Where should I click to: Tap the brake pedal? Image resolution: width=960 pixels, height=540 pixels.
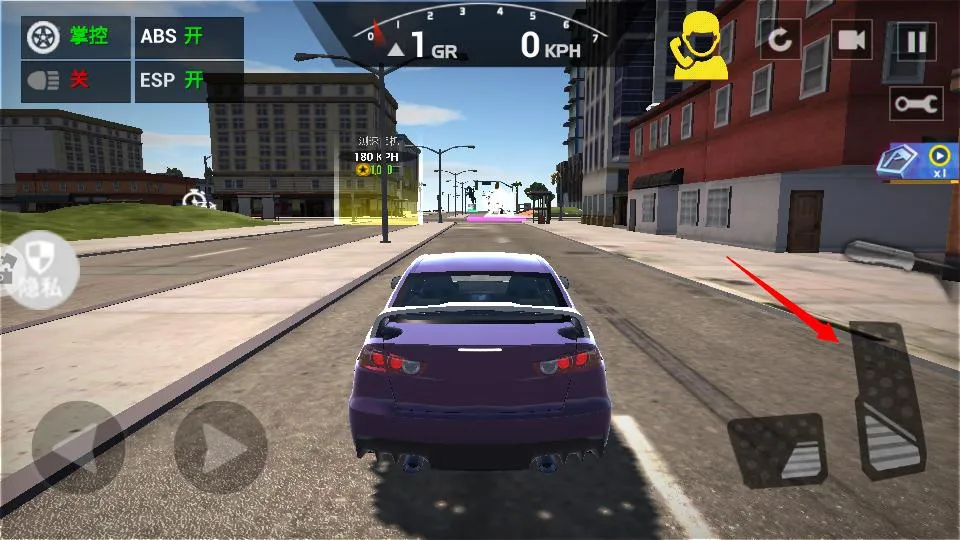(777, 449)
